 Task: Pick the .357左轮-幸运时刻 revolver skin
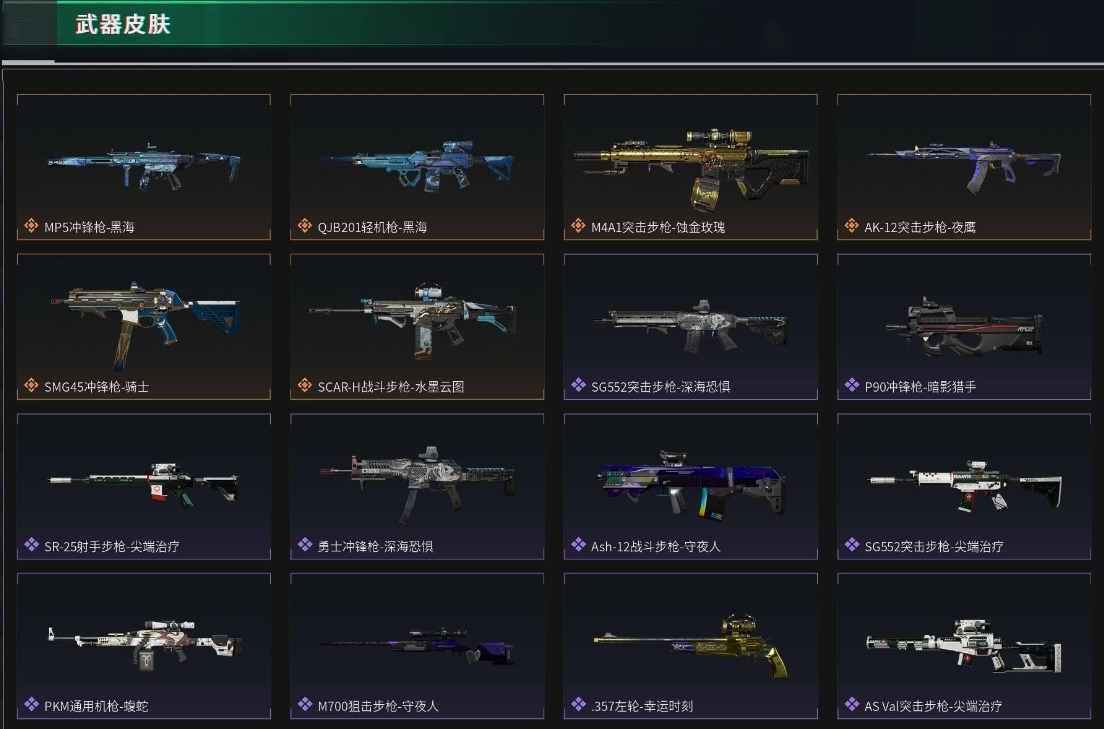[691, 645]
